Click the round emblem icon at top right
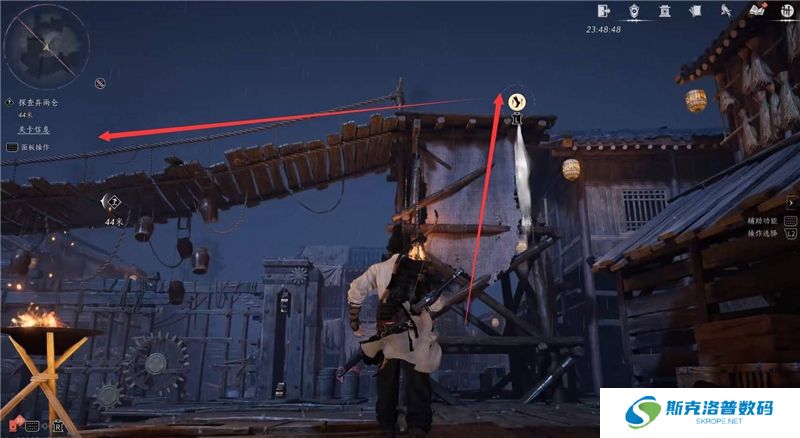 [x=786, y=11]
